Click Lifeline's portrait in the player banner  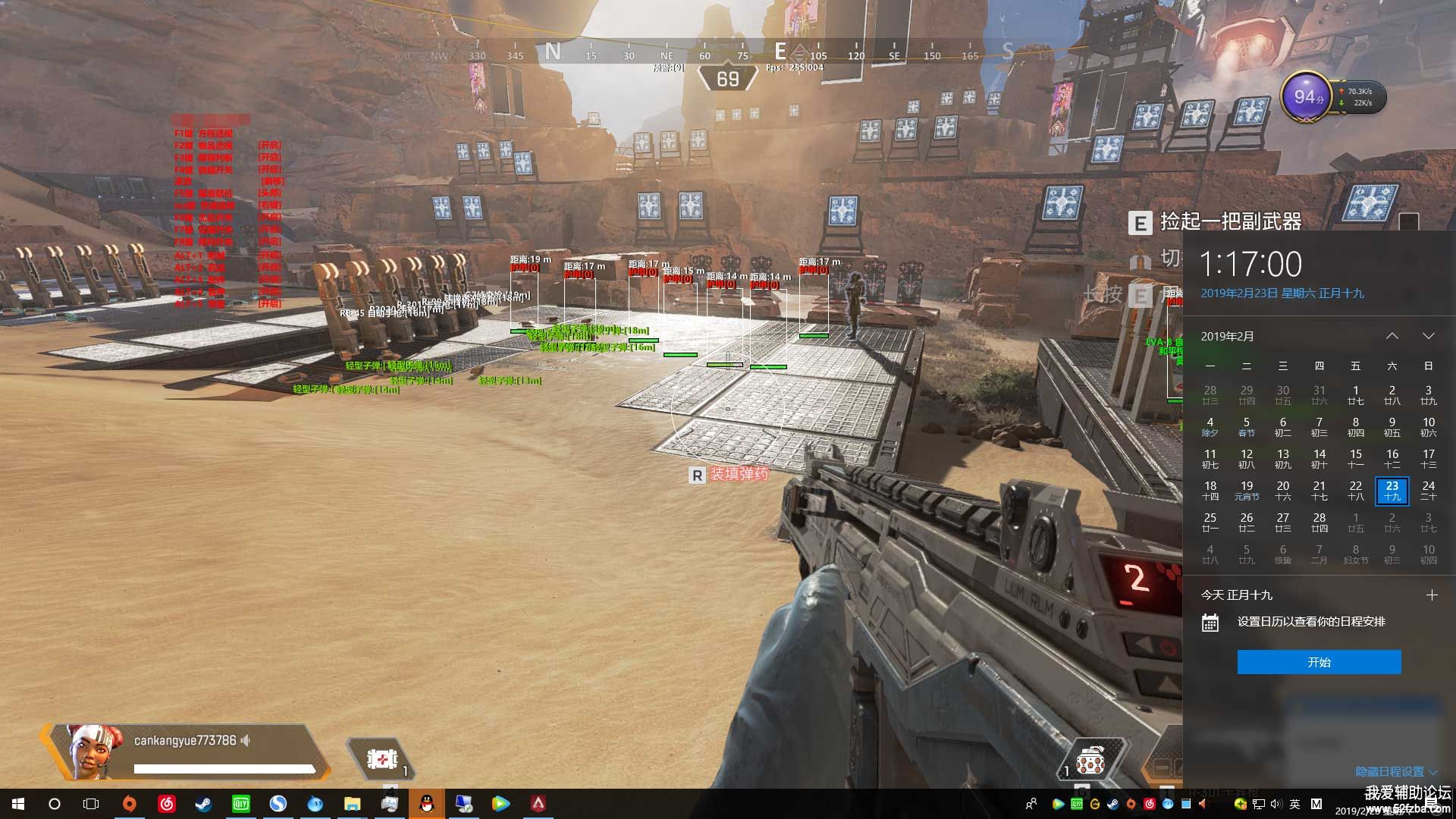pyautogui.click(x=93, y=750)
